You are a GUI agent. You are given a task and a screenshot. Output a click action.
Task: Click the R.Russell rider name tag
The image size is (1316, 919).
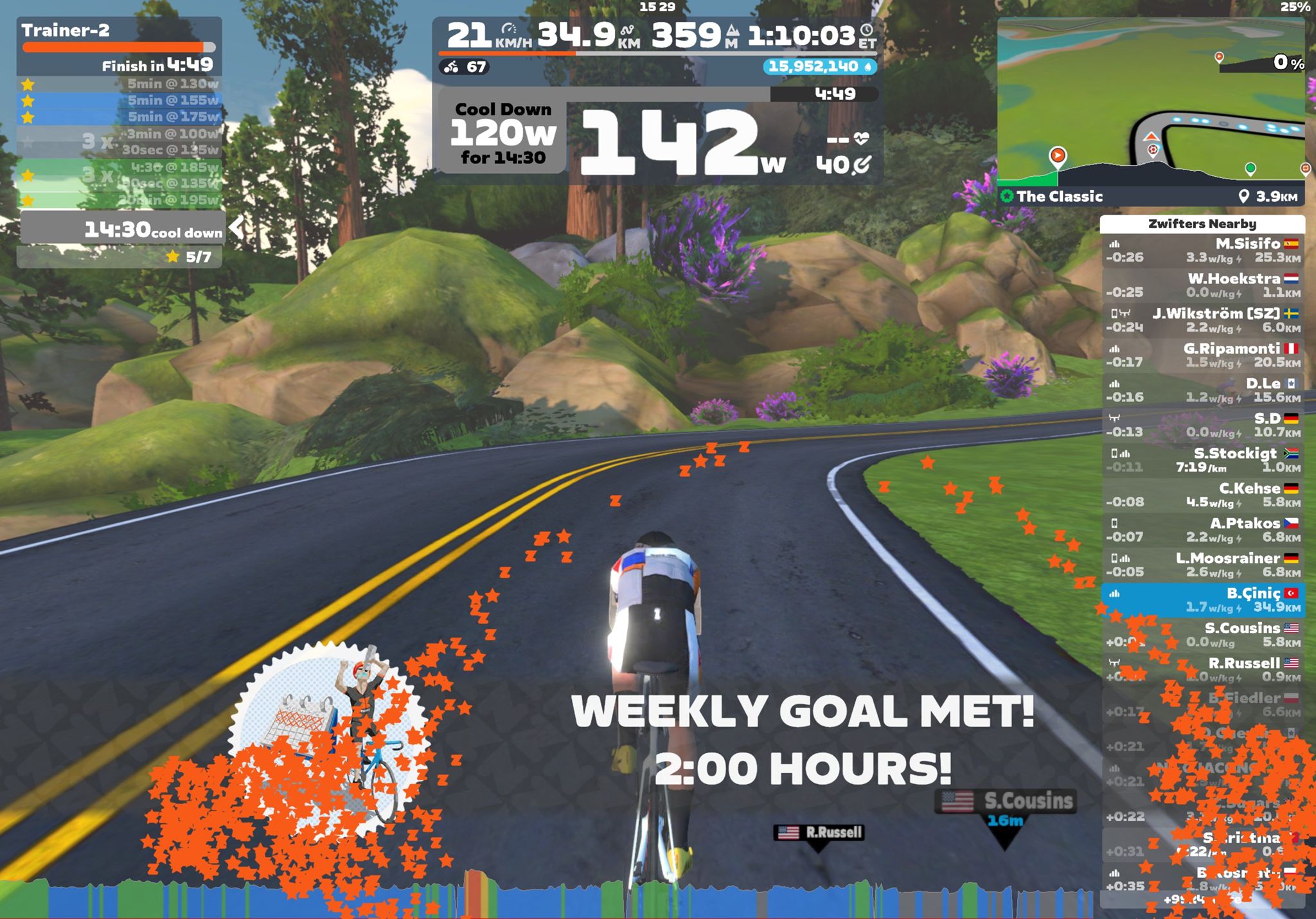coord(819,833)
